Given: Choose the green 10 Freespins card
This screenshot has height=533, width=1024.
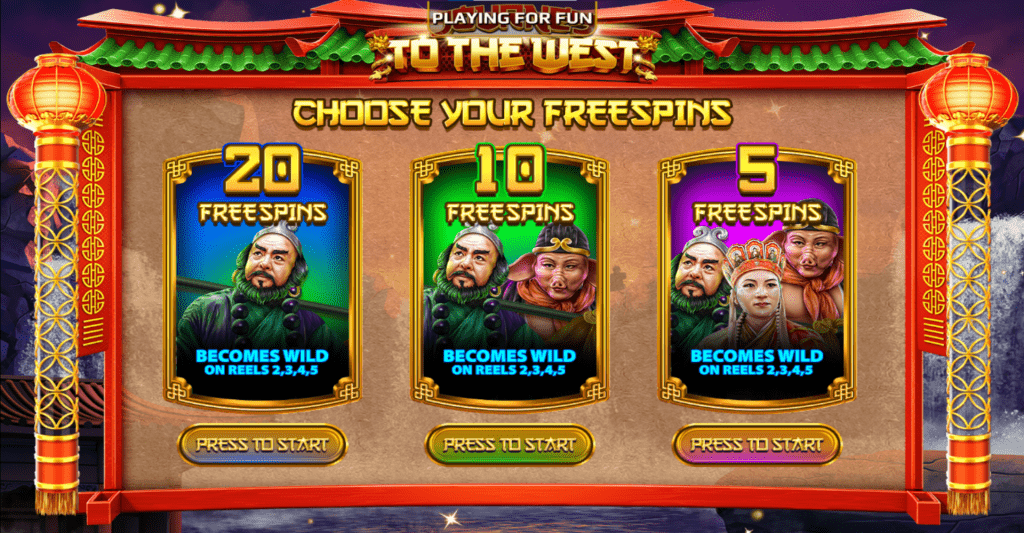Looking at the screenshot, I should [510, 280].
